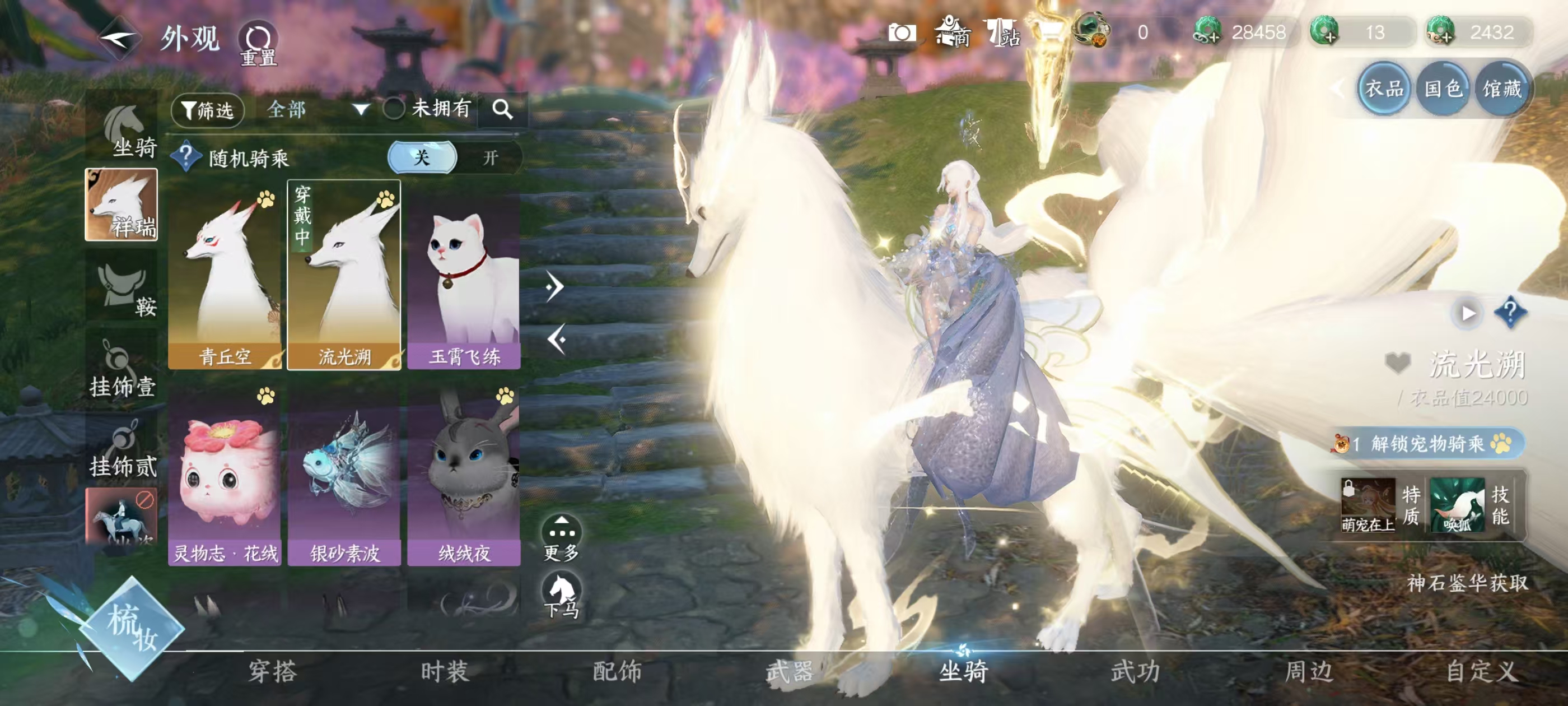Open the mount search magnifier
The width and height of the screenshot is (1568, 706).
502,110
